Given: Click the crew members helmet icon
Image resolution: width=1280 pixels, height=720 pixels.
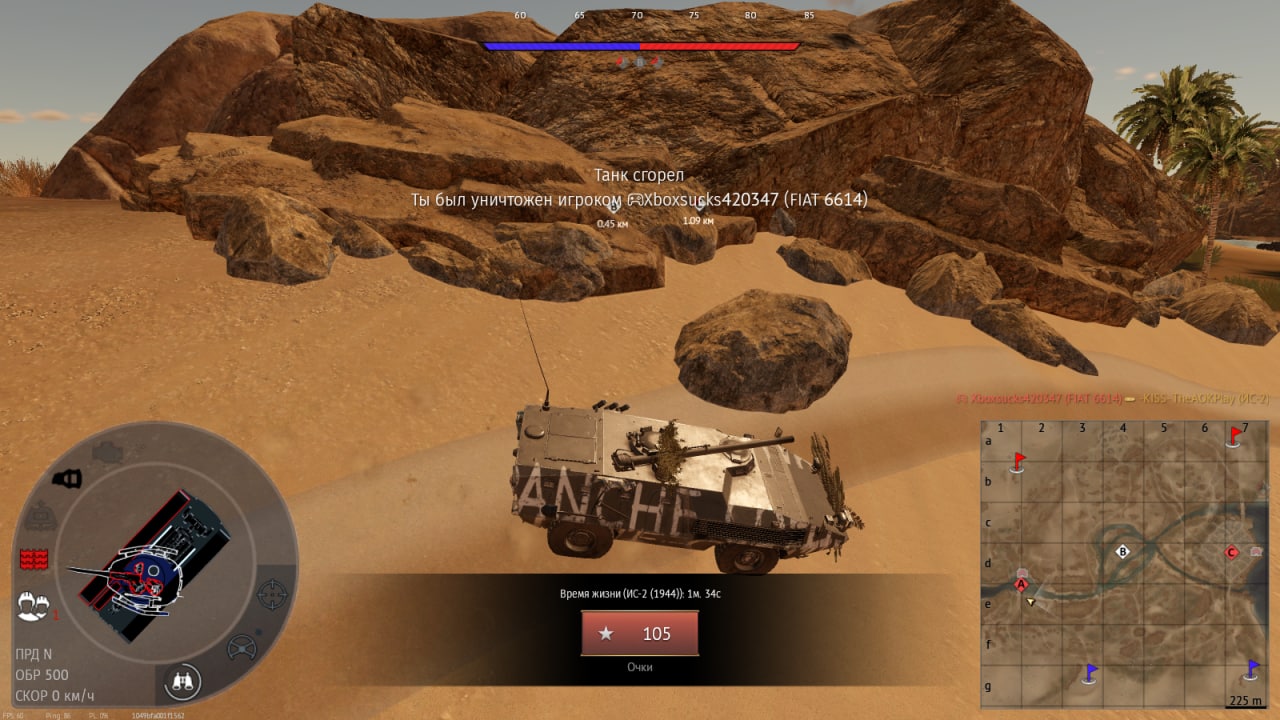Looking at the screenshot, I should point(33,604).
